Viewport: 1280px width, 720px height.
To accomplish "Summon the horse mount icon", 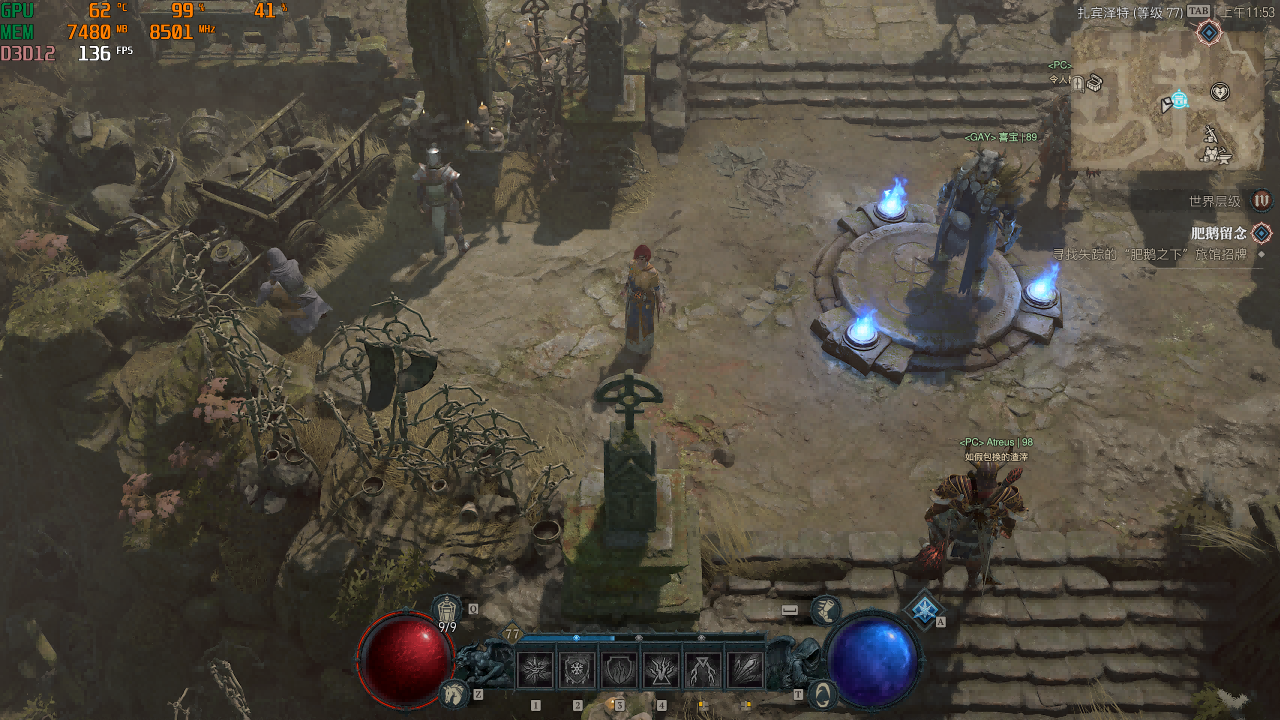I will [x=454, y=692].
